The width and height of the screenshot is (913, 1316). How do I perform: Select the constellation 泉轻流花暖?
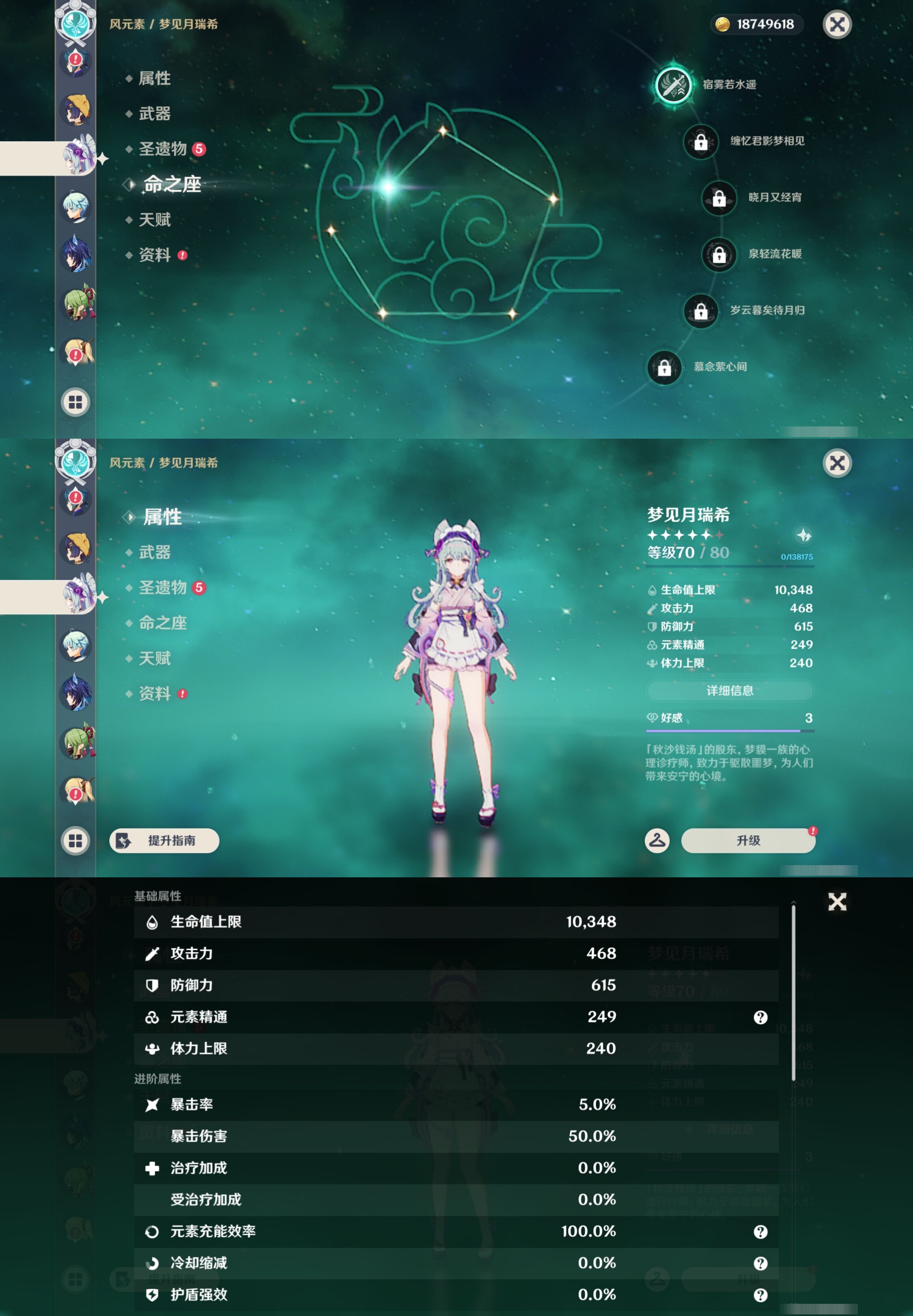tap(720, 255)
